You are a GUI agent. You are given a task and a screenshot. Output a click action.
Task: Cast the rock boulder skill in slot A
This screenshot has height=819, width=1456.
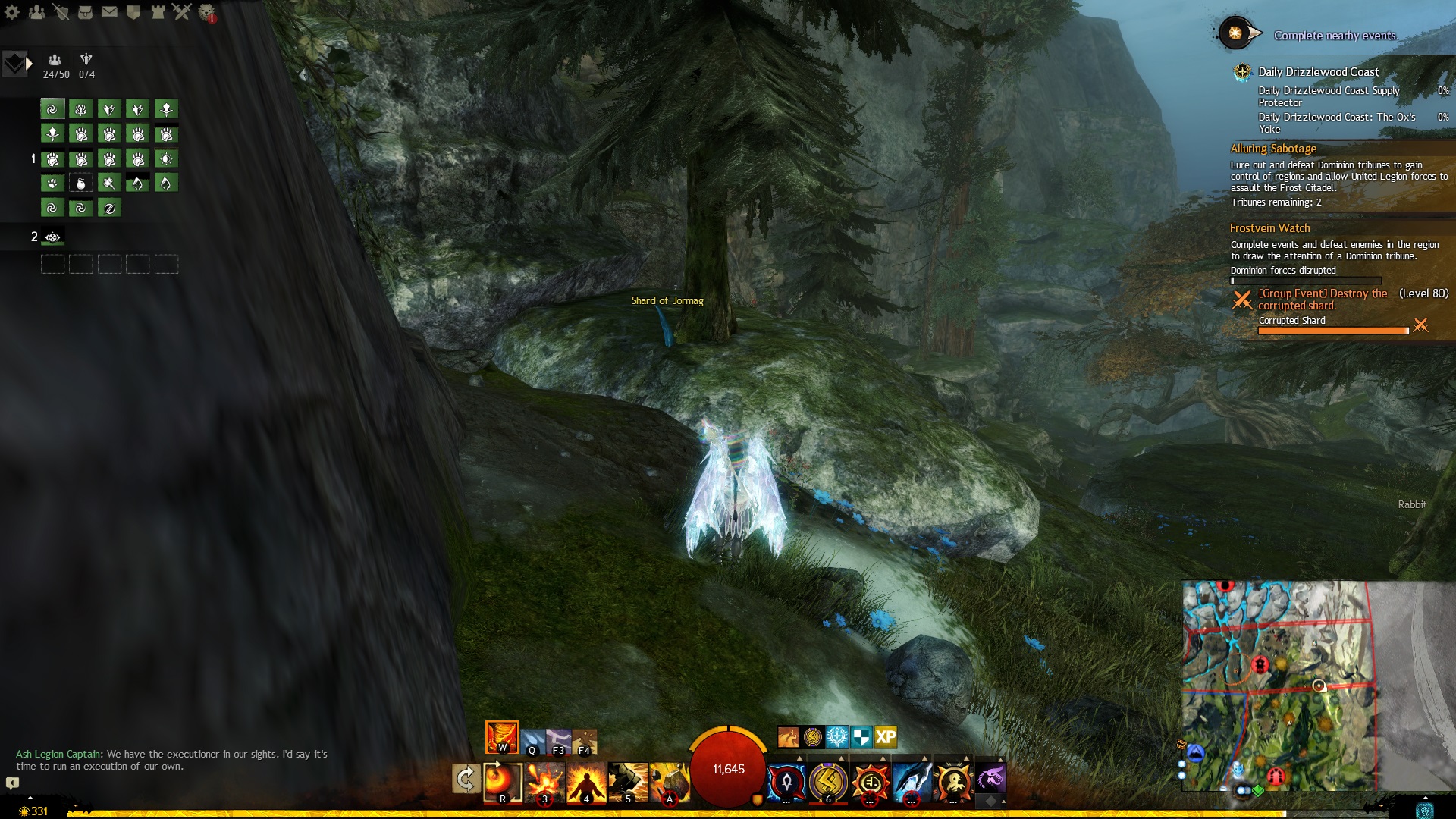click(x=670, y=782)
